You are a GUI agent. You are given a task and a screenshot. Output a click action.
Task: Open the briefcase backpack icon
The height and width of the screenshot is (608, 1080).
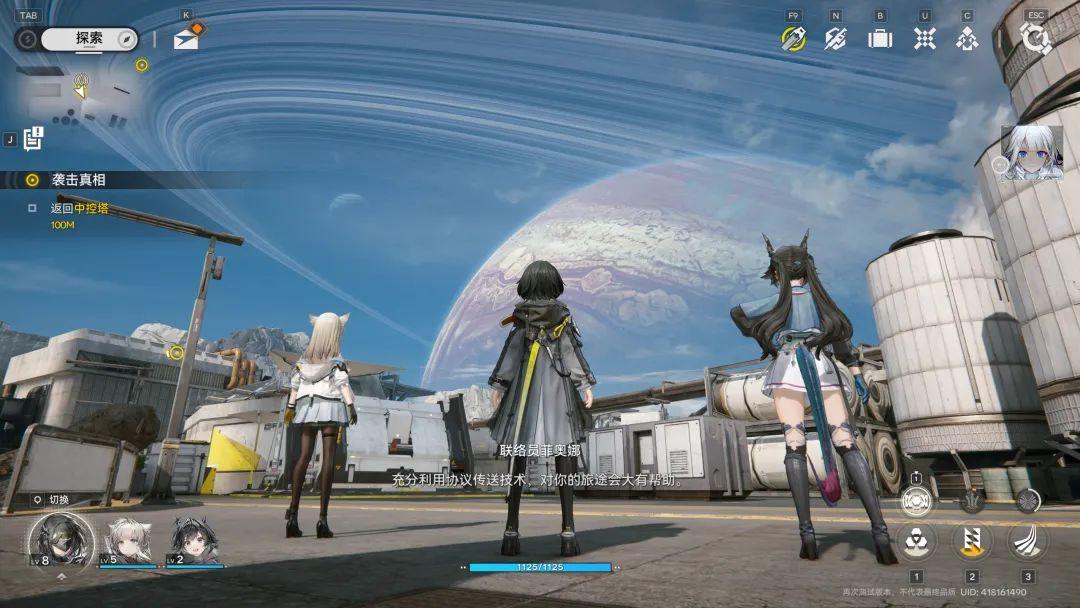tap(880, 38)
